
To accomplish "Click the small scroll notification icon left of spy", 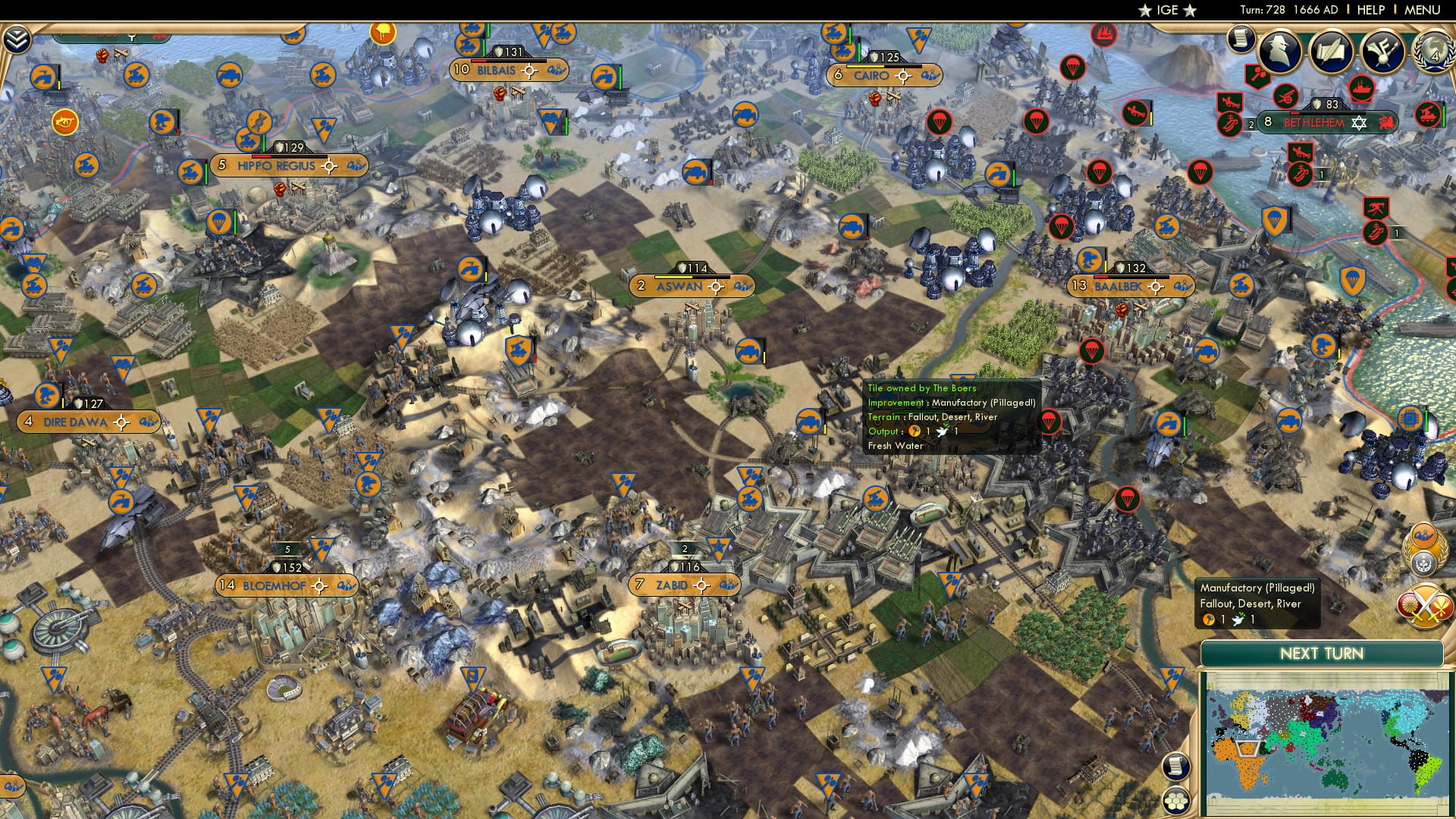I will tap(1241, 38).
